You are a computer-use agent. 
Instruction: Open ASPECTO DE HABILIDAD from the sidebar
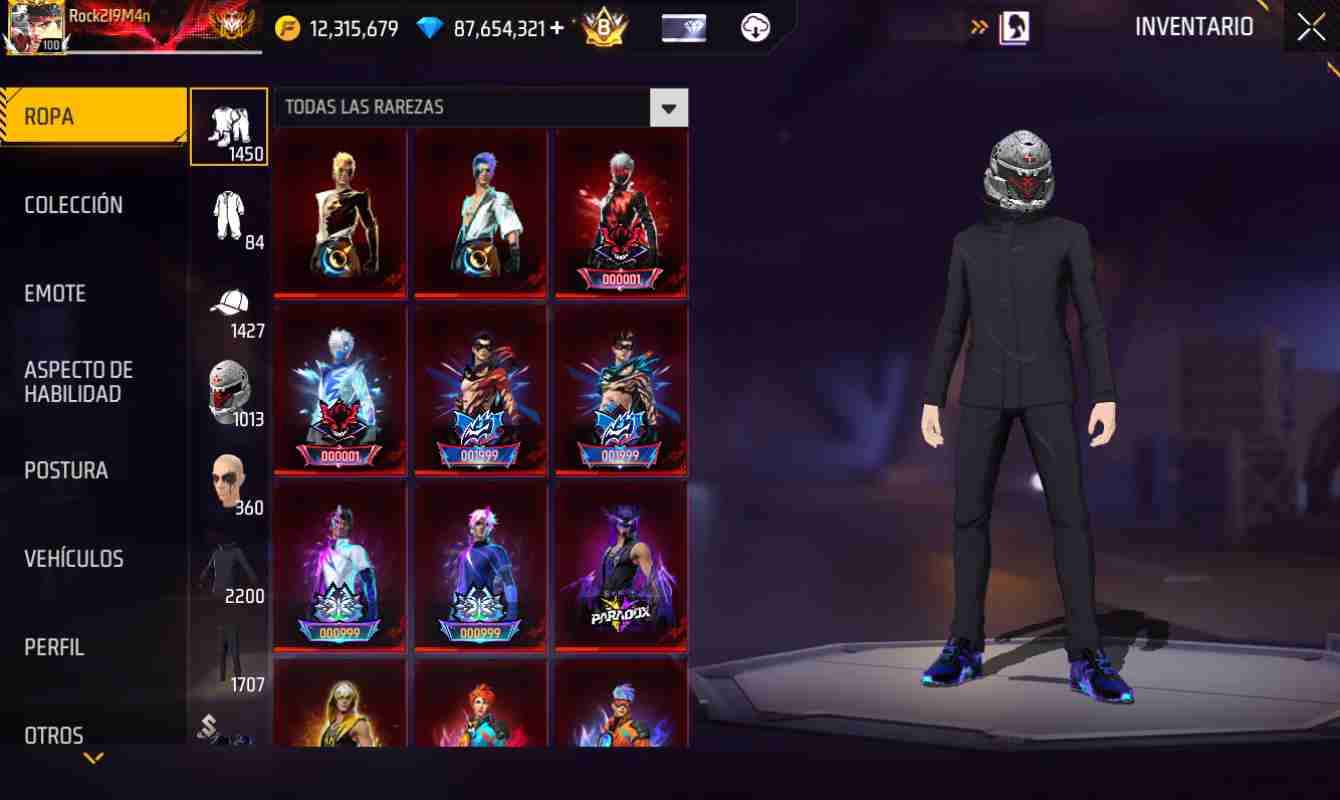(x=78, y=382)
